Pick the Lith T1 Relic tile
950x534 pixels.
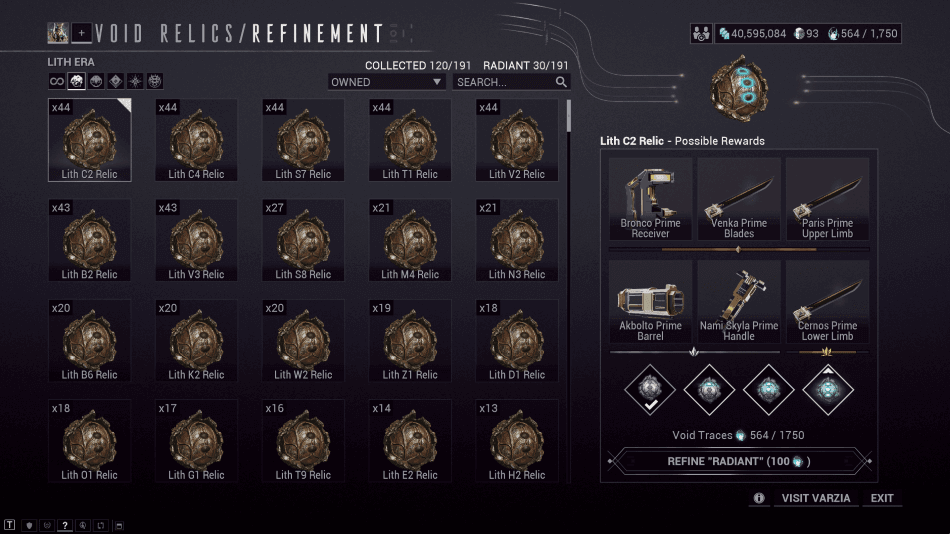(x=410, y=140)
